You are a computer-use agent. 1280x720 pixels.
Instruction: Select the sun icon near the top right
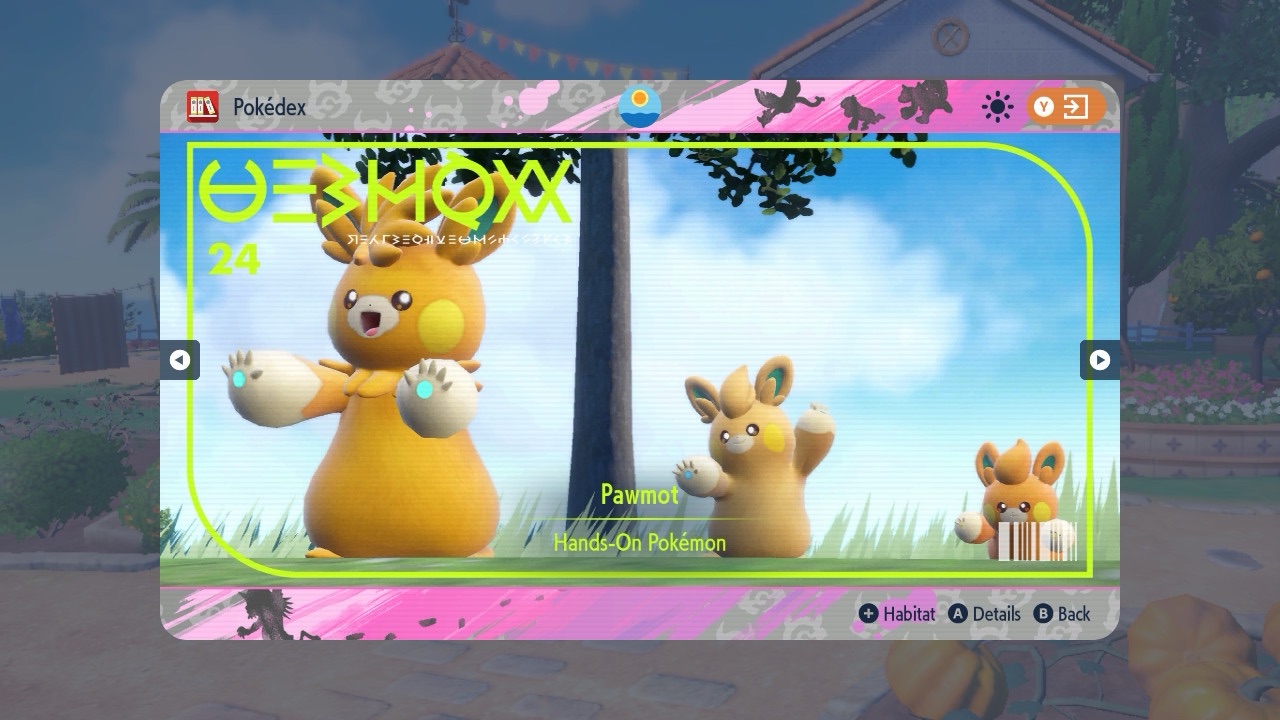click(996, 104)
